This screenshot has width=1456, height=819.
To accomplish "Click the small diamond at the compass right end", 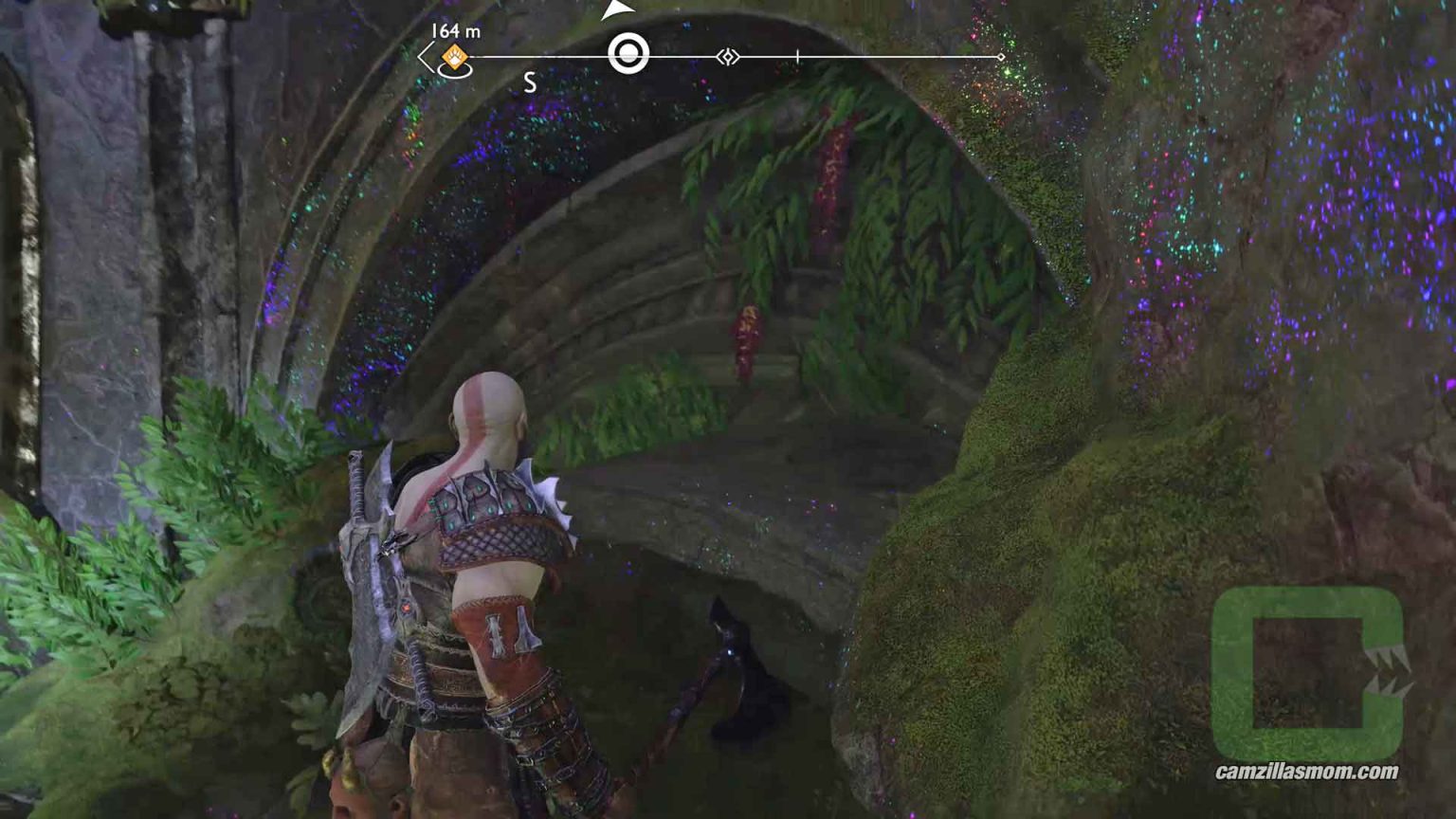I will coord(1002,55).
